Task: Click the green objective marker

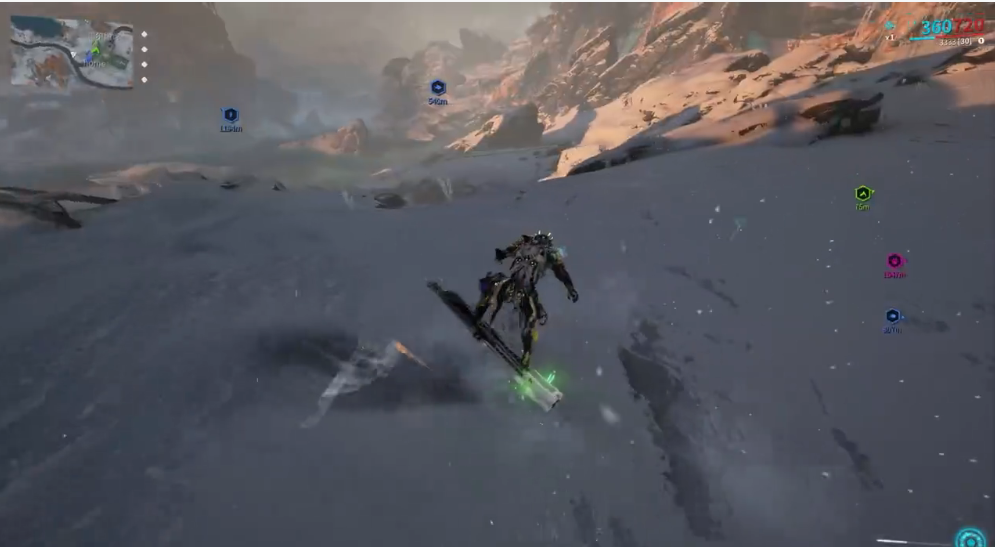Action: coord(863,193)
